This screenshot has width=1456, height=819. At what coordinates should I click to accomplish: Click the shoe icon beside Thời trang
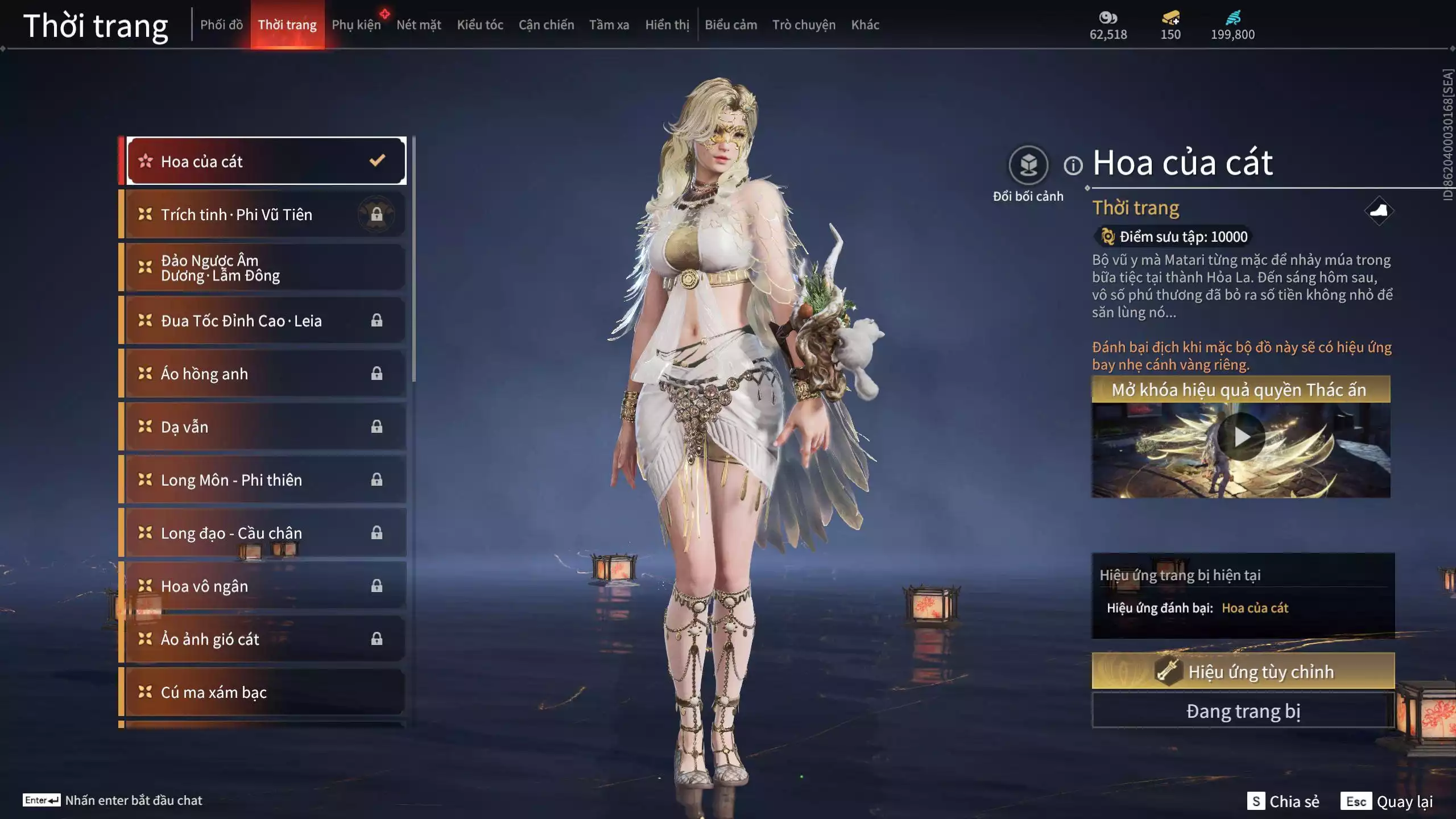(1379, 211)
